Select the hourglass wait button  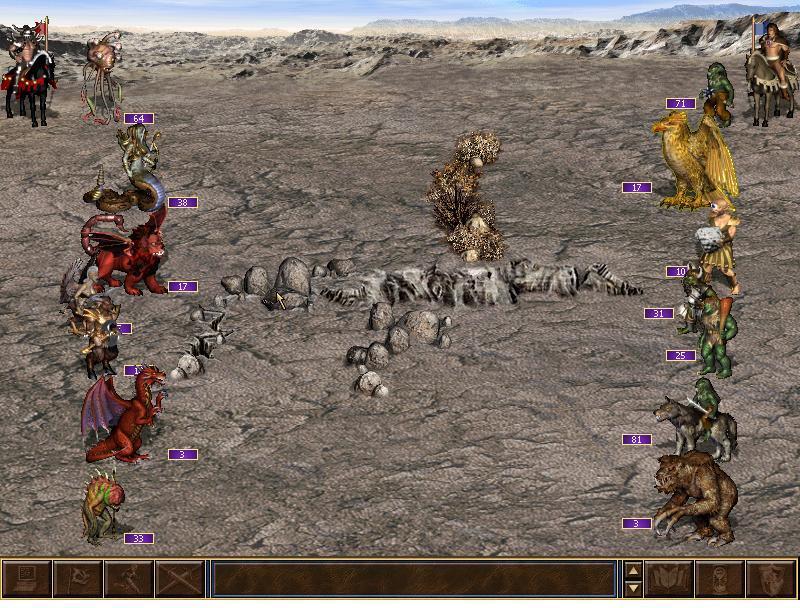[x=720, y=580]
